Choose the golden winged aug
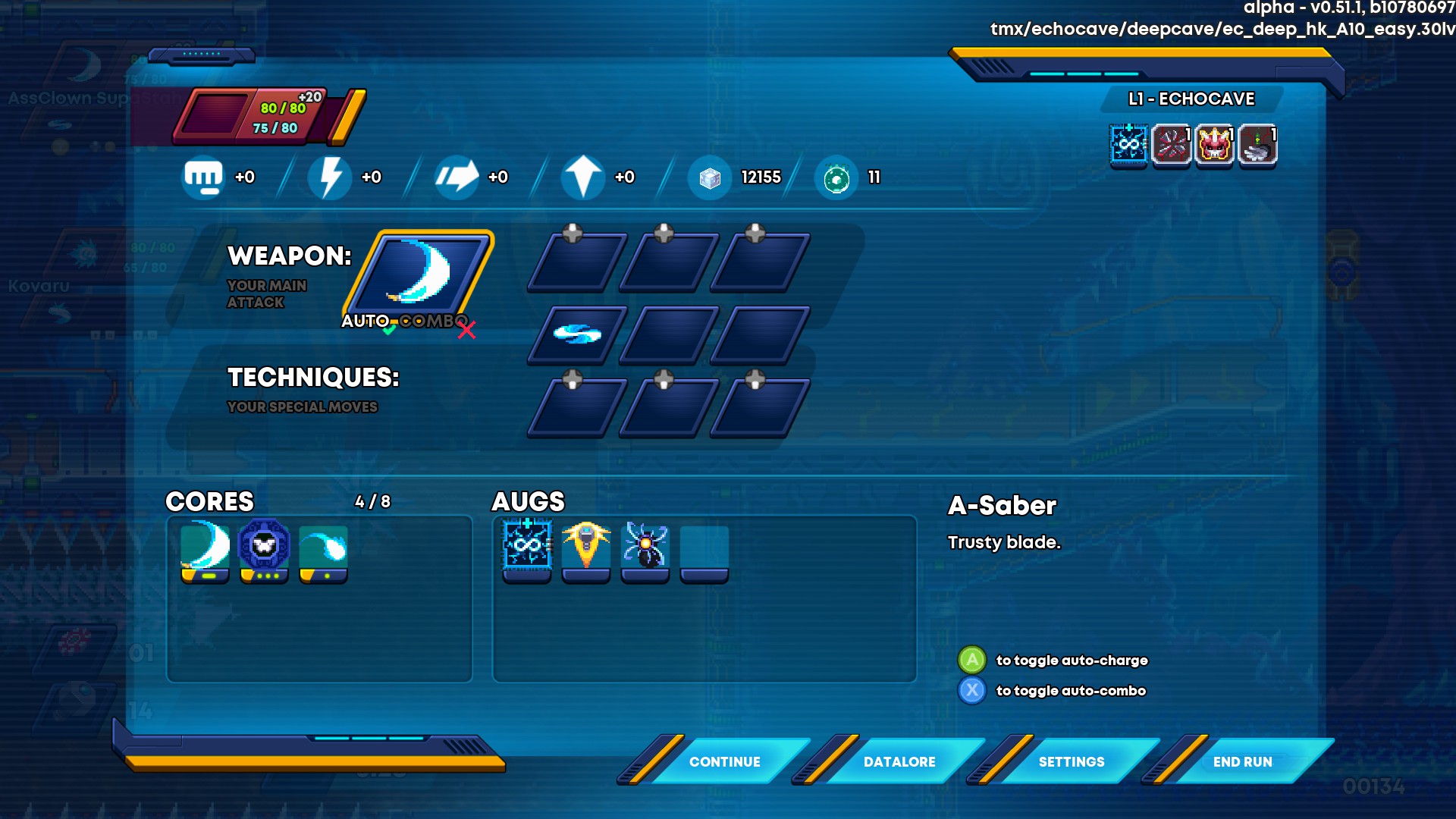Screen dimensions: 1456x819 coord(586,546)
